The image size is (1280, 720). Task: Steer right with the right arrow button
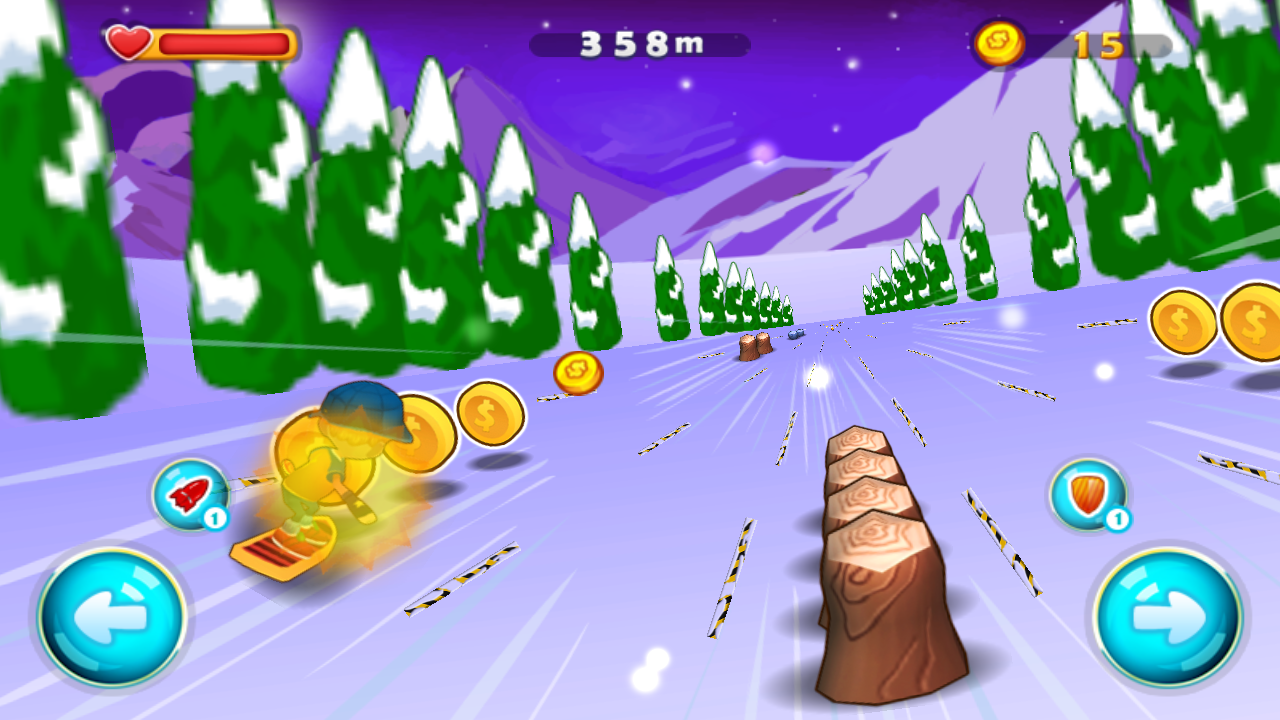tap(1167, 617)
